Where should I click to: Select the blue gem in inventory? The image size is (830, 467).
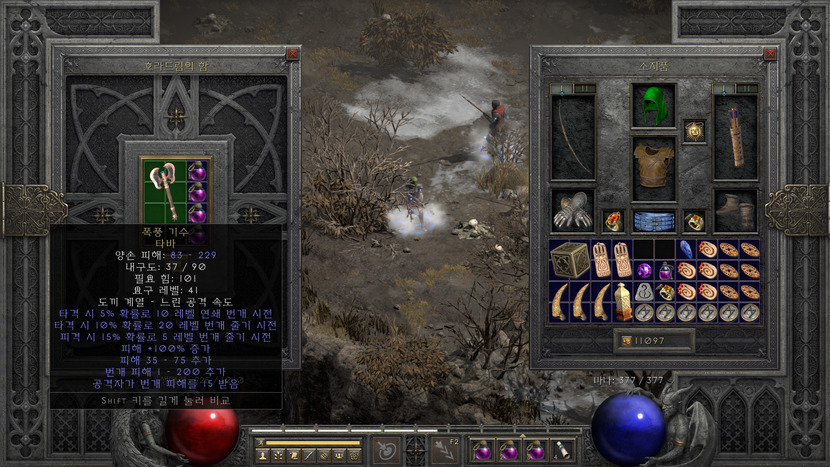(x=687, y=249)
